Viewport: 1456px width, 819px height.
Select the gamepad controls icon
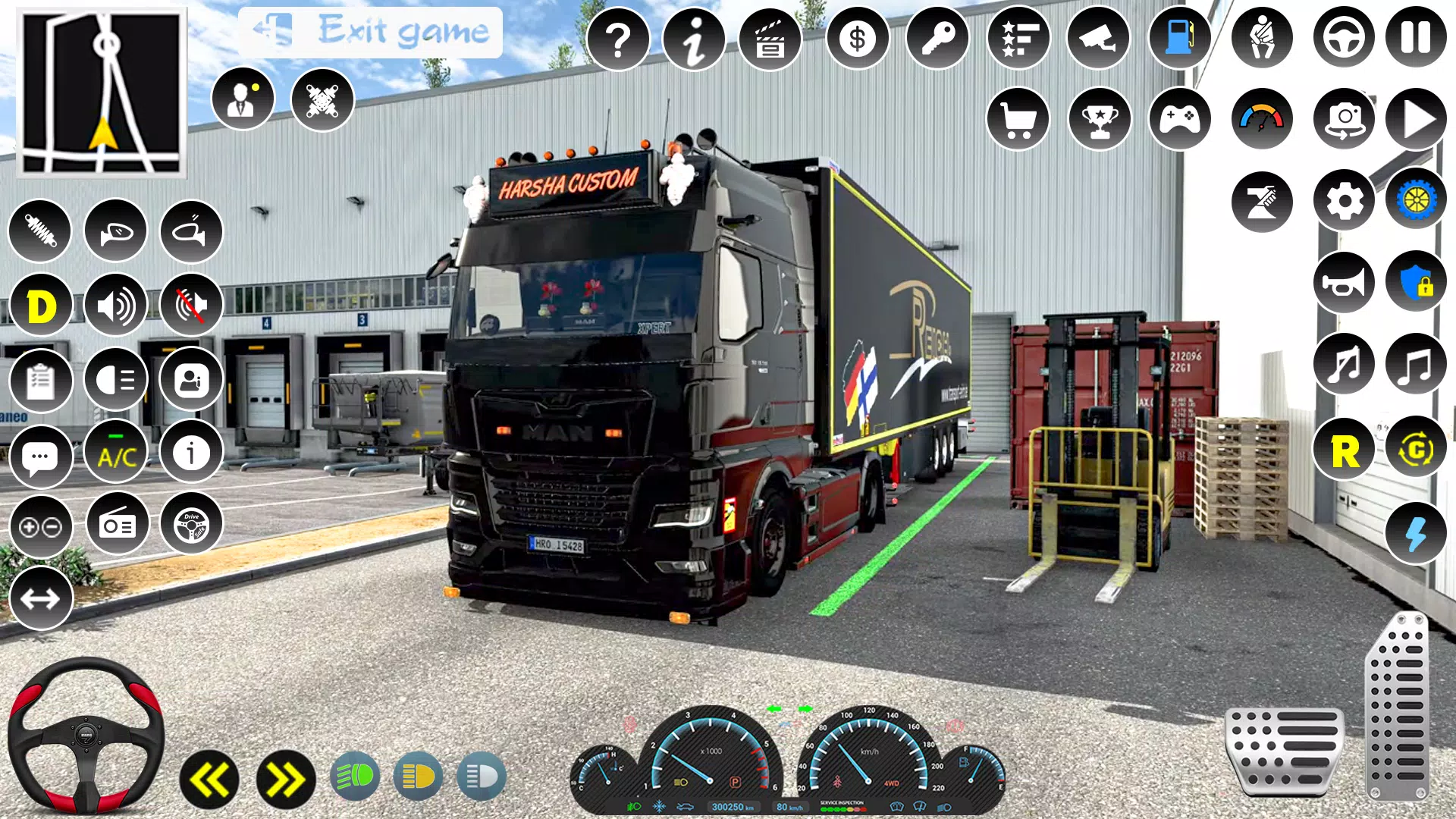(1179, 119)
